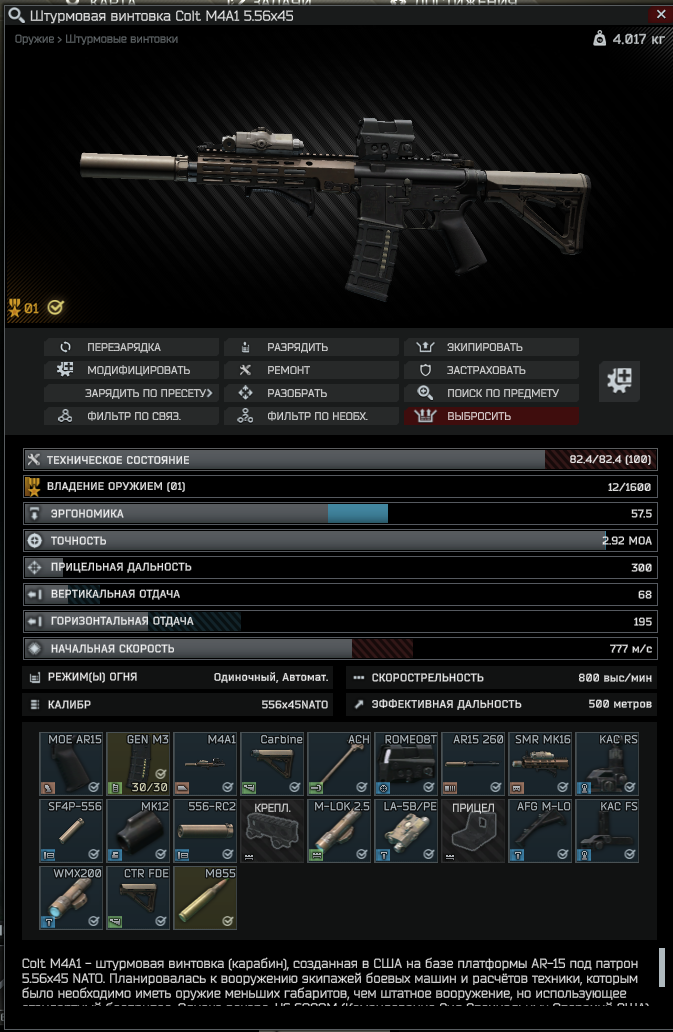Select the M855 ammo slot
The height and width of the screenshot is (1032, 673).
coord(205,897)
